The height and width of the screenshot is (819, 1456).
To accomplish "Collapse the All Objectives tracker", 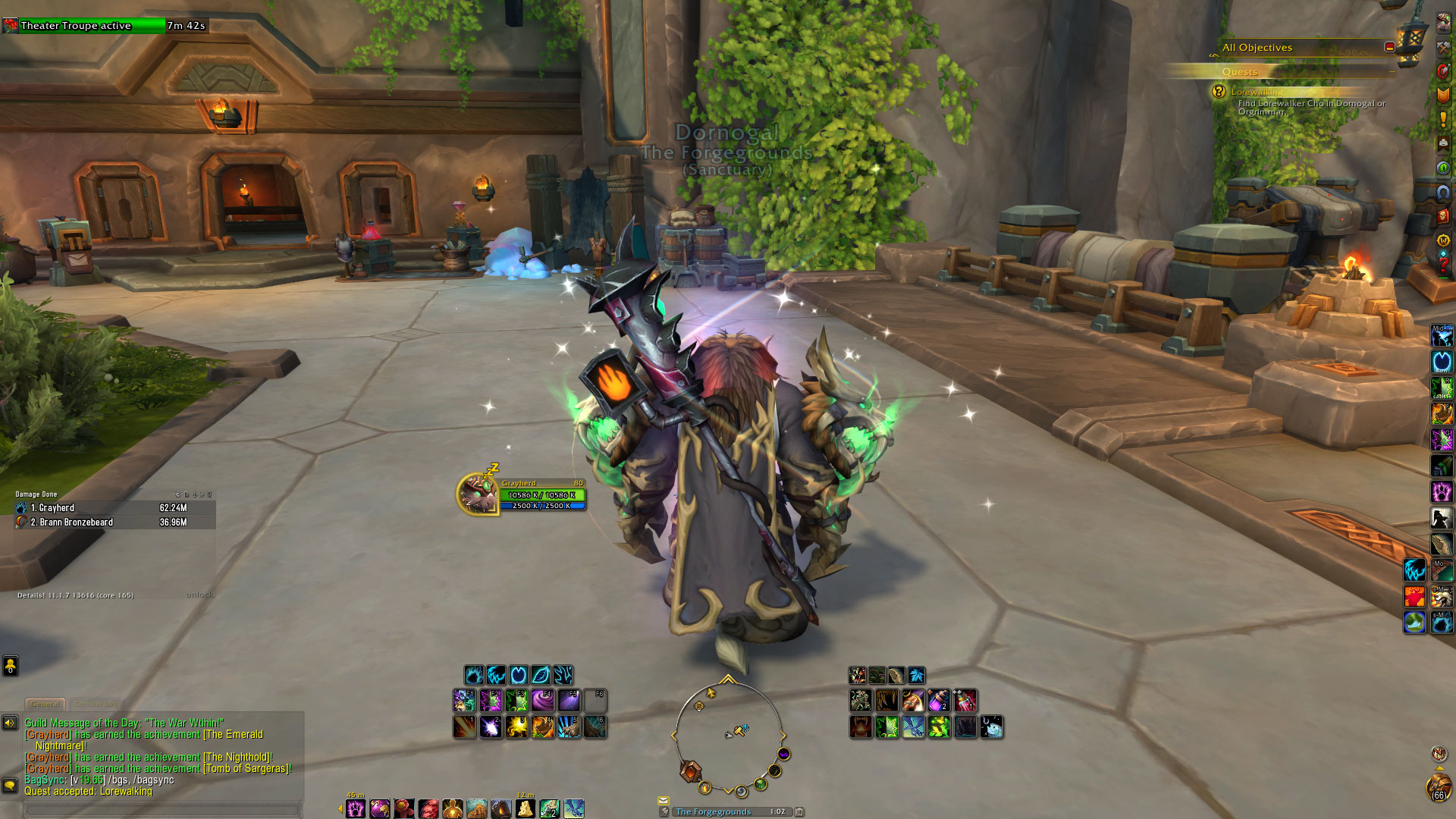I will [x=1389, y=47].
